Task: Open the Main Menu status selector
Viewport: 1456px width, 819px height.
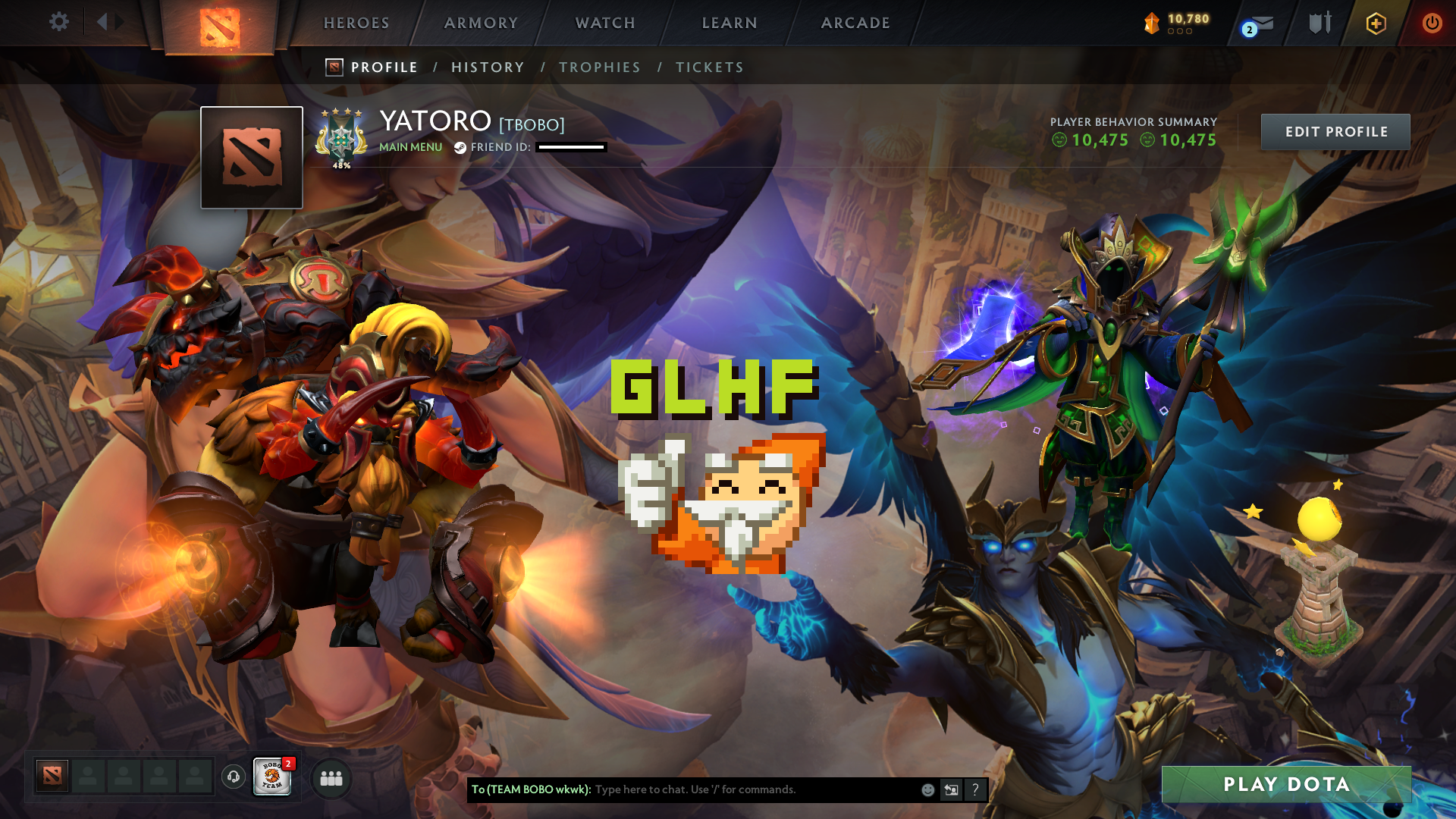Action: [x=410, y=147]
